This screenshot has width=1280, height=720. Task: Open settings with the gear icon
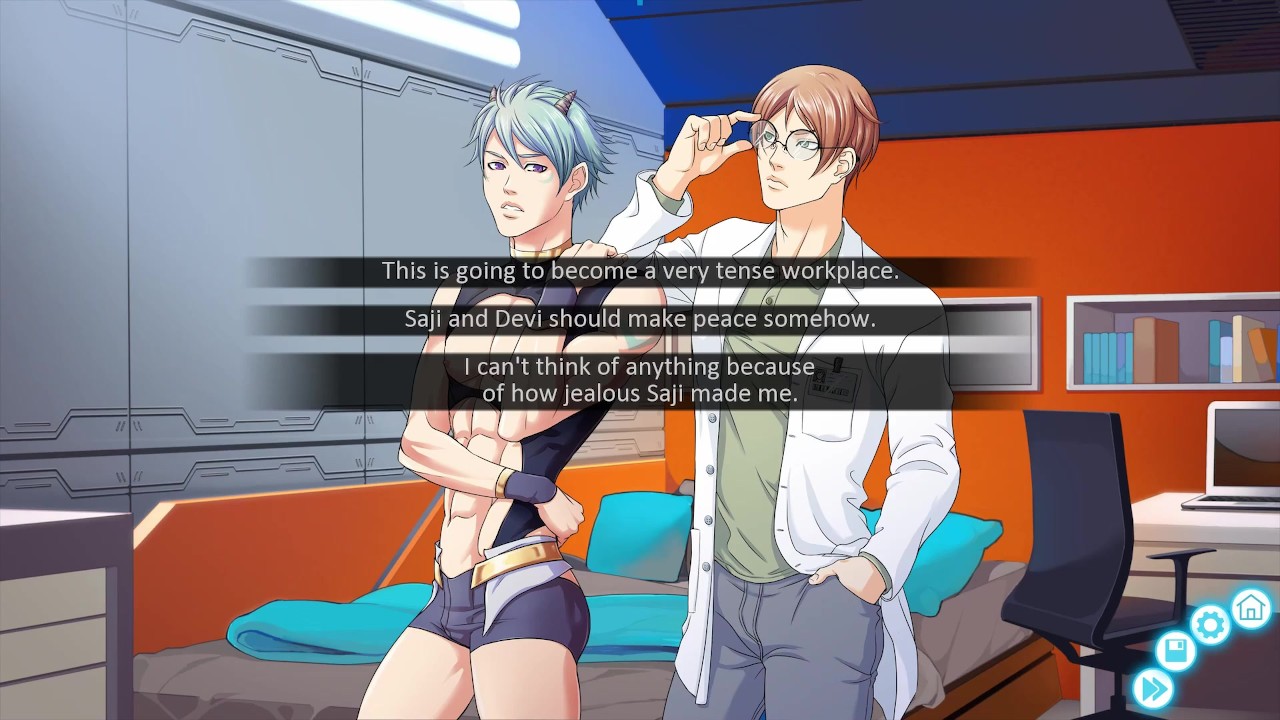[x=1210, y=626]
